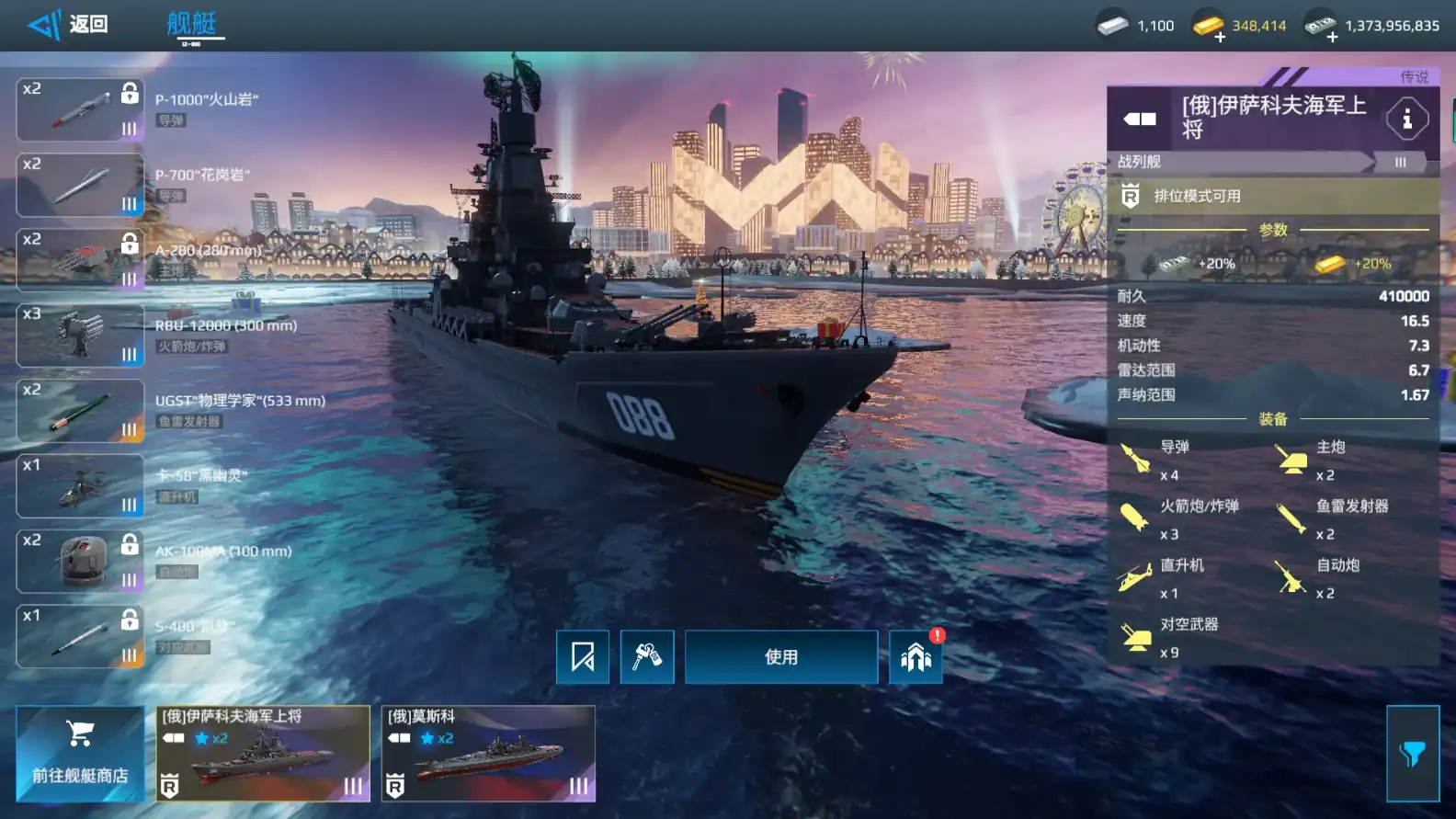The width and height of the screenshot is (1456, 819).
Task: Select the [俄]莫斯科 ship card
Action: [x=488, y=754]
